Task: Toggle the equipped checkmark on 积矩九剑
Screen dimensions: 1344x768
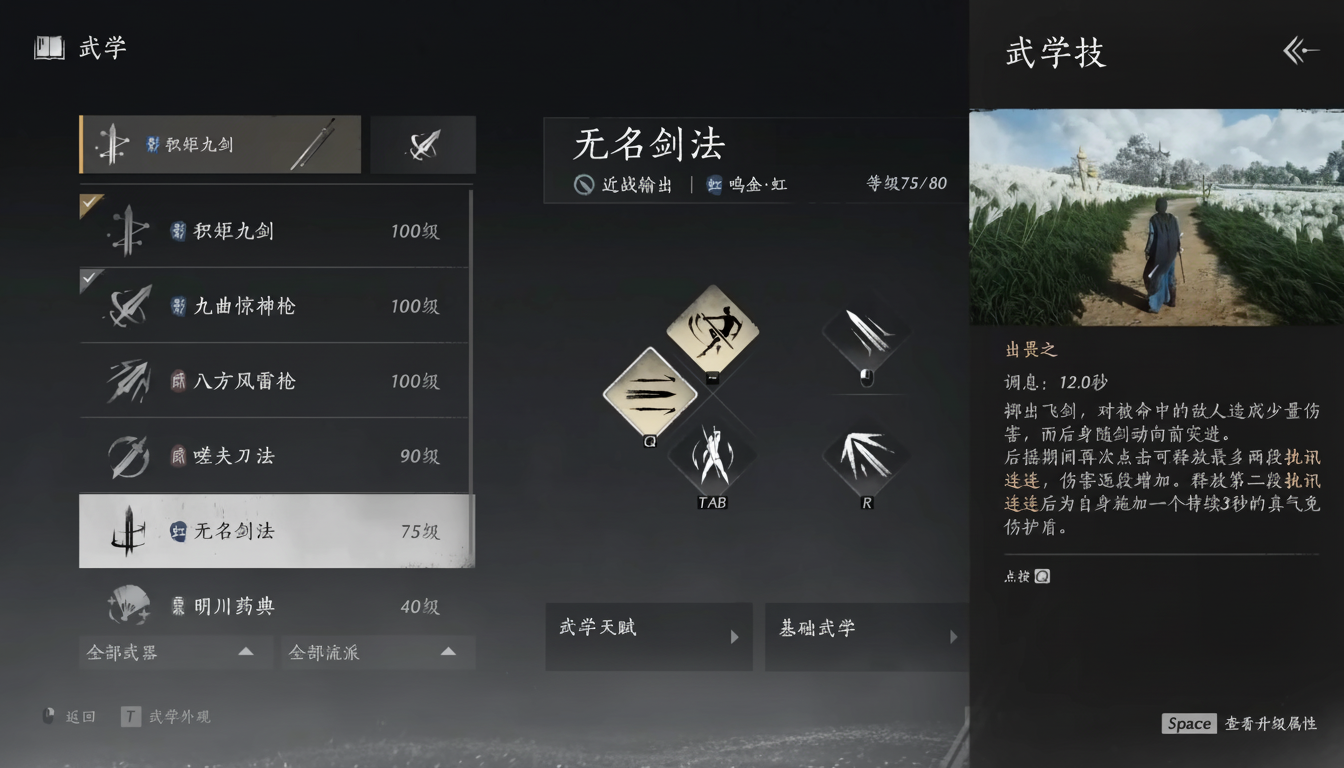Action: [x=88, y=204]
